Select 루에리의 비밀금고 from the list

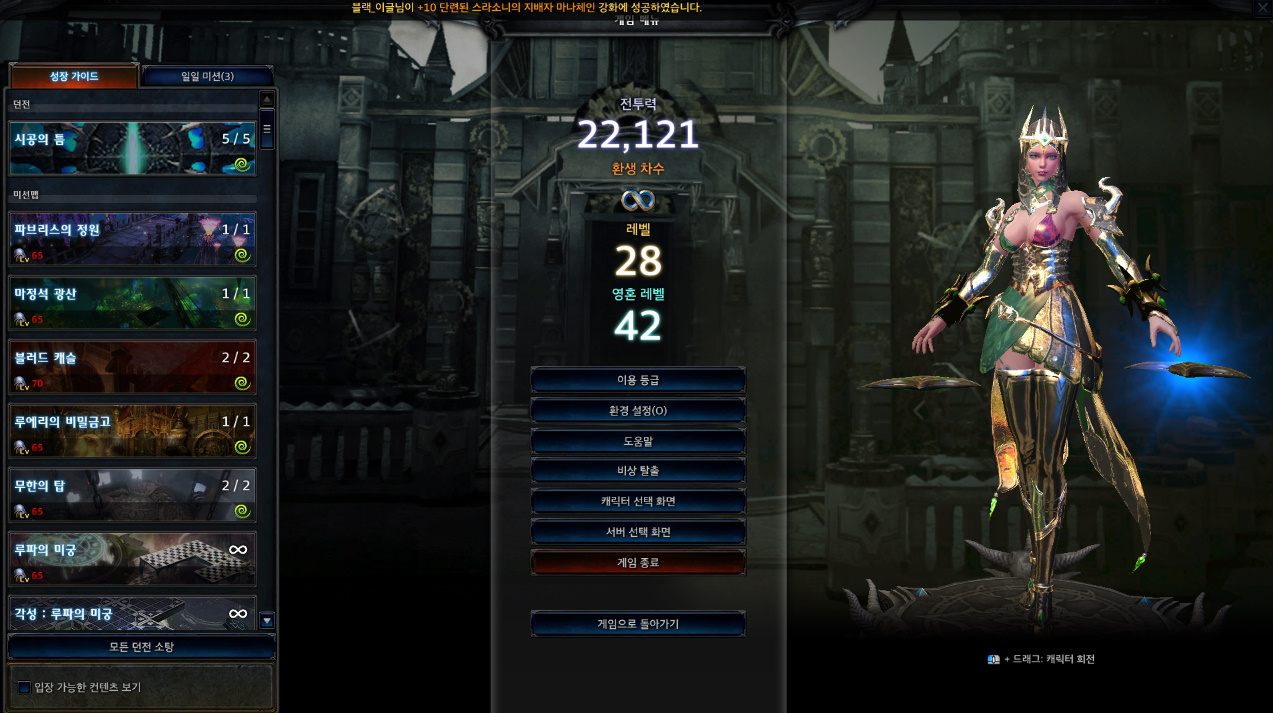(x=132, y=432)
